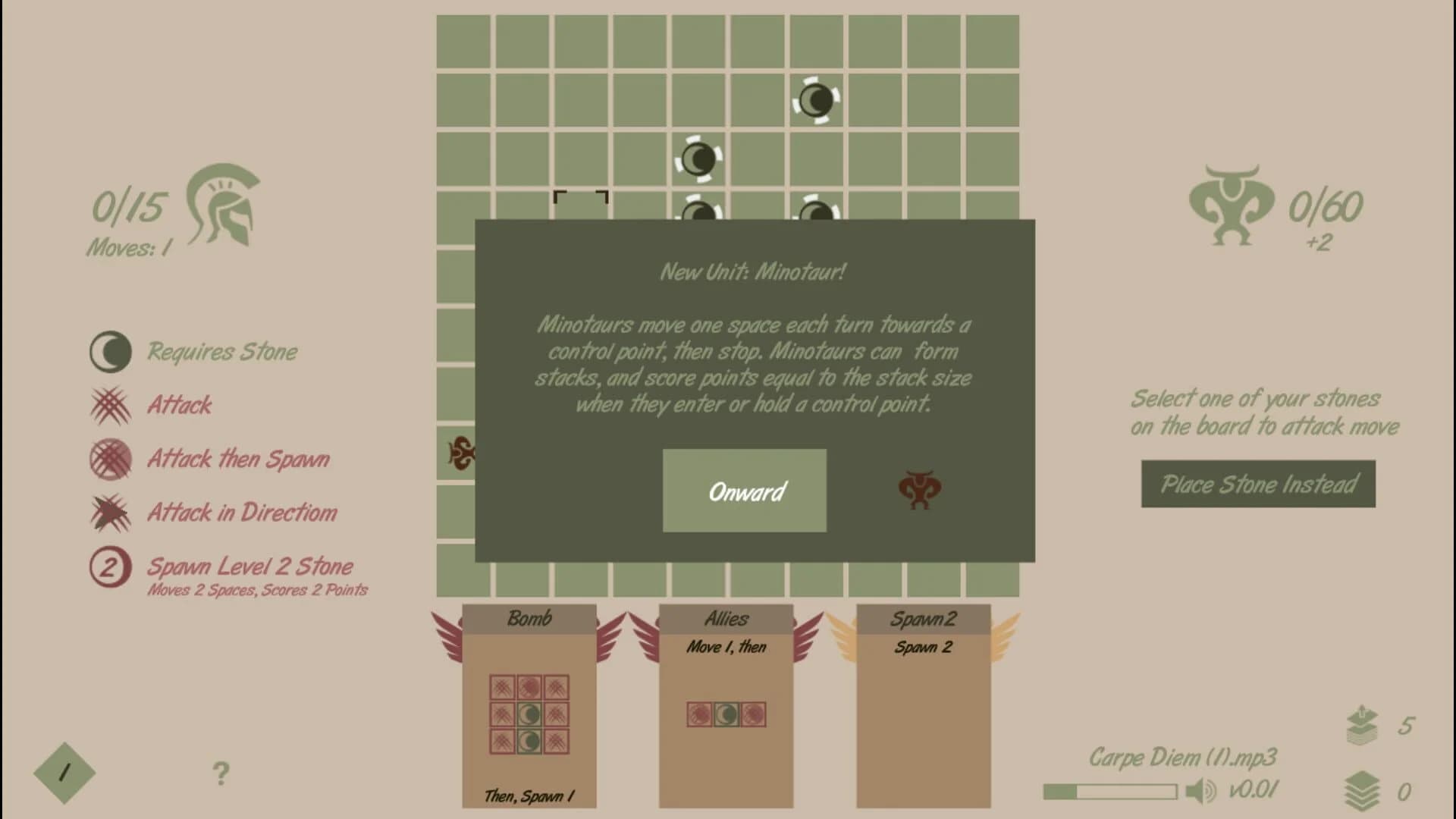This screenshot has height=819, width=1456.
Task: Select the Attack then Spawn legend icon
Action: pos(112,459)
